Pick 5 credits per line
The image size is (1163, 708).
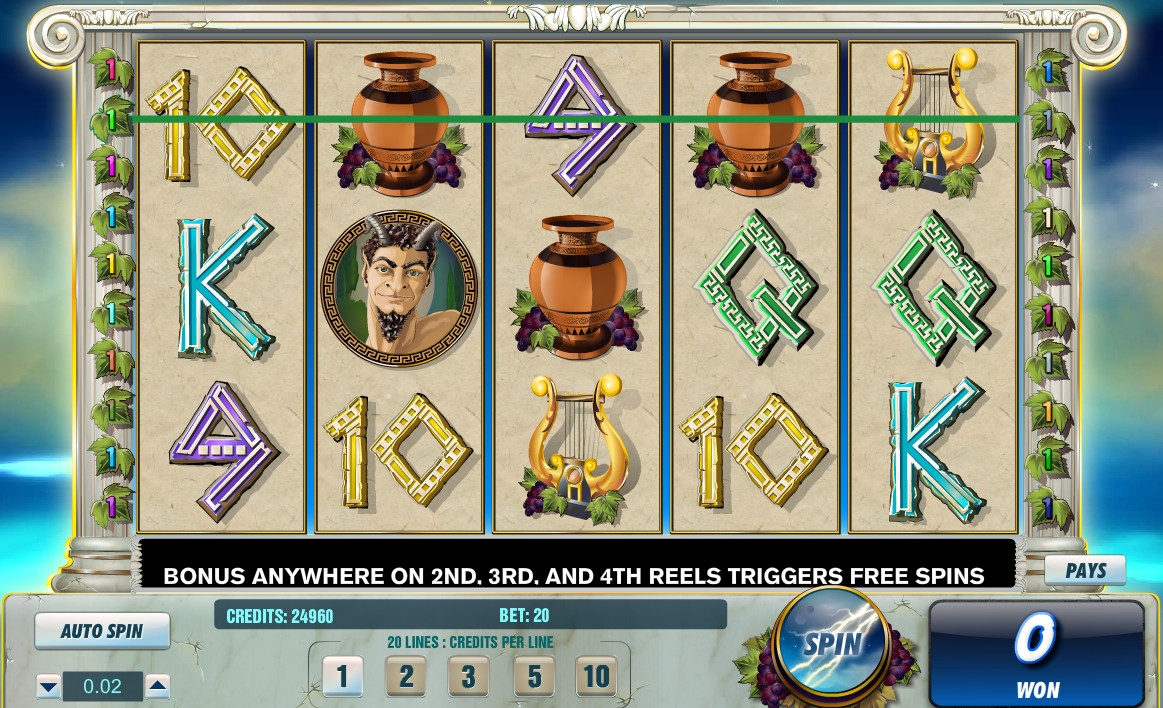533,677
